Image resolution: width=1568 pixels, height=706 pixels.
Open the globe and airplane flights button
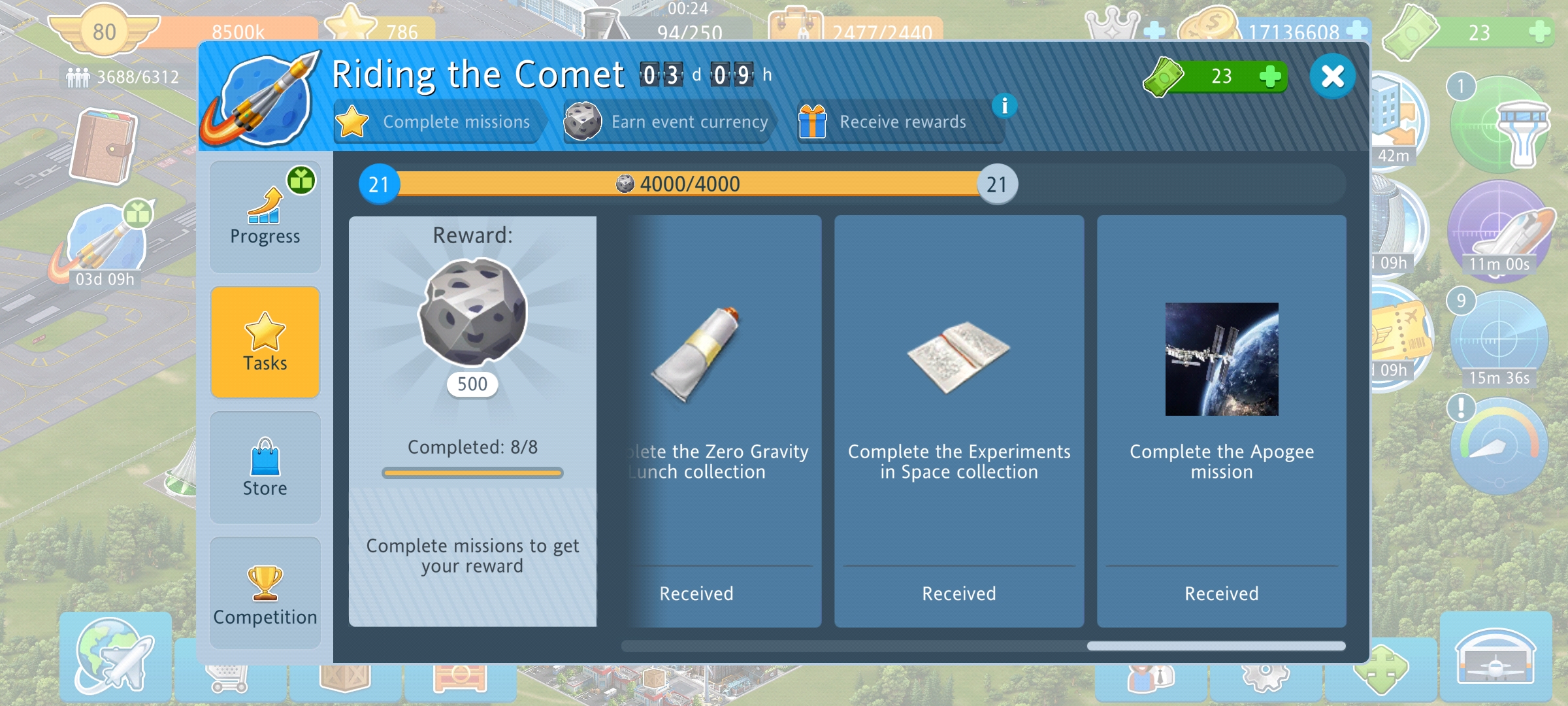(x=116, y=656)
